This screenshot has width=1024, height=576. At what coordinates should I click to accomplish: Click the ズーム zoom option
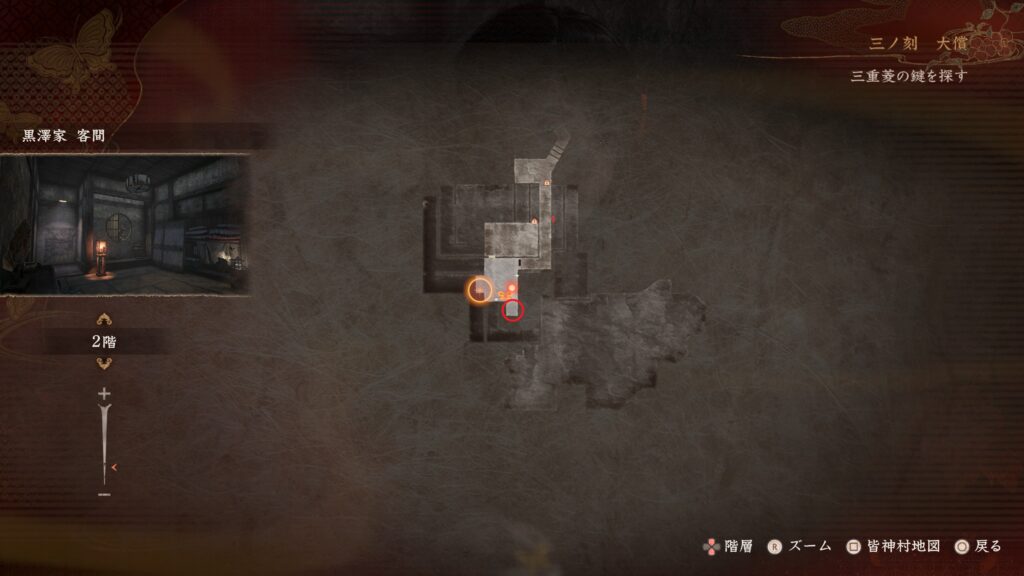(800, 546)
